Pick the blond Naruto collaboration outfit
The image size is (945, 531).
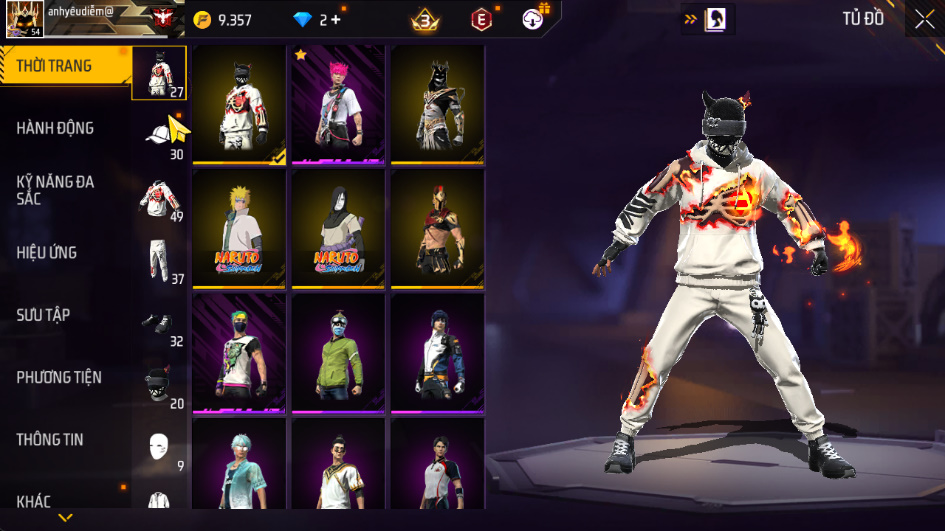point(239,229)
